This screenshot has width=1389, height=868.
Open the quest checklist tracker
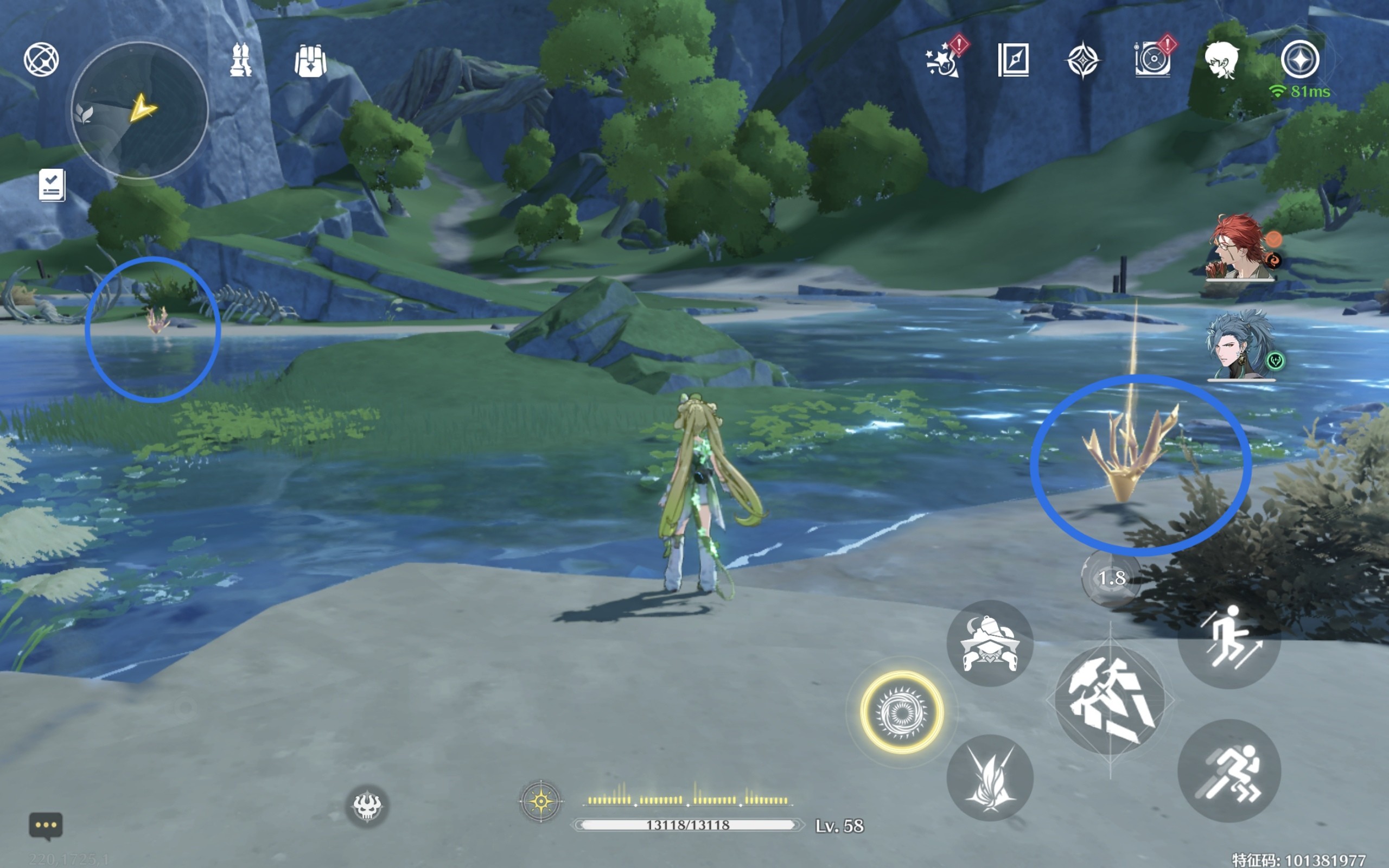click(x=52, y=185)
